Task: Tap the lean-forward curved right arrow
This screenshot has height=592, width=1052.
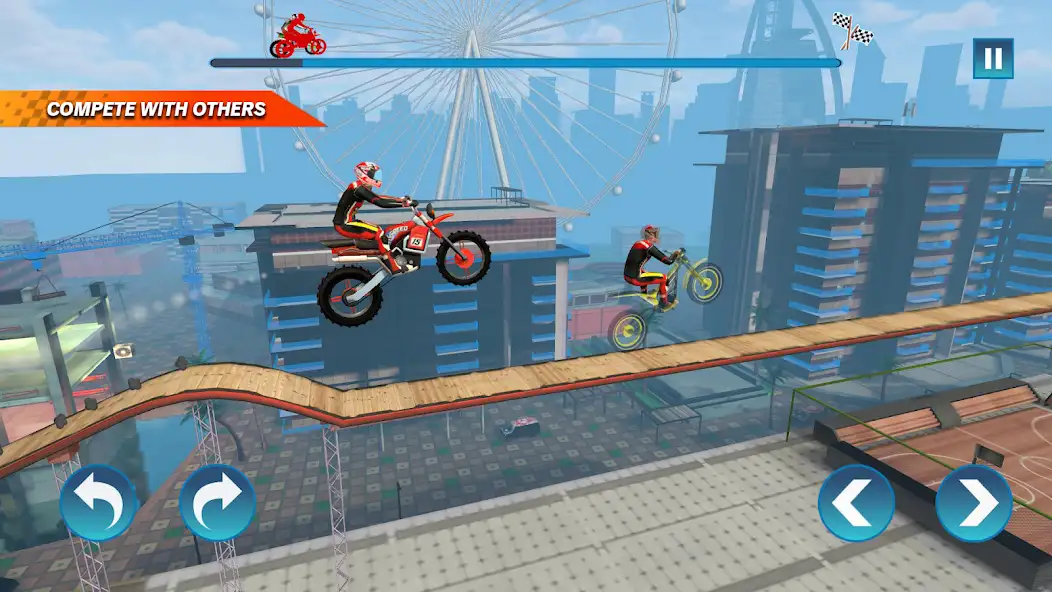Action: [x=217, y=502]
